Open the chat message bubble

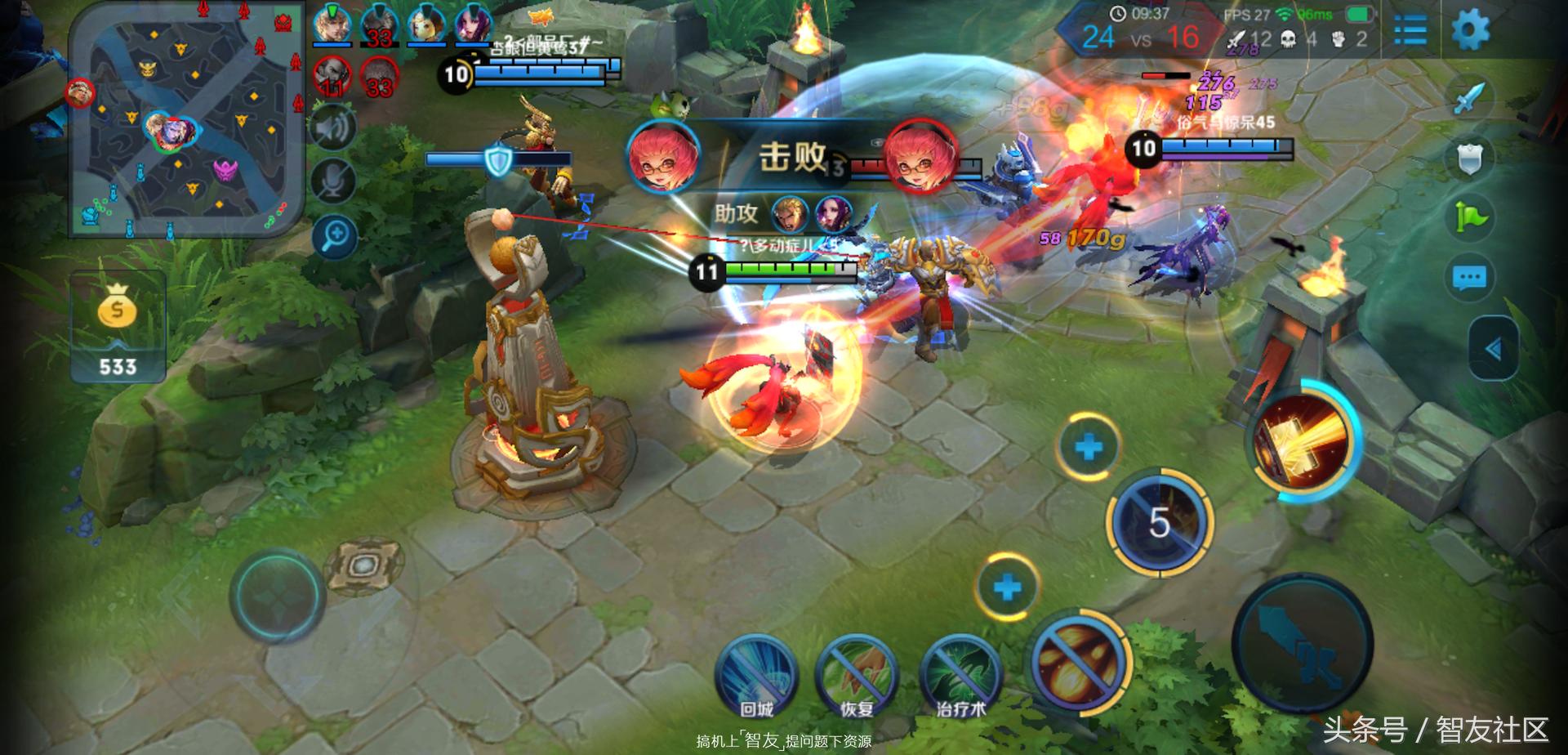(1470, 277)
